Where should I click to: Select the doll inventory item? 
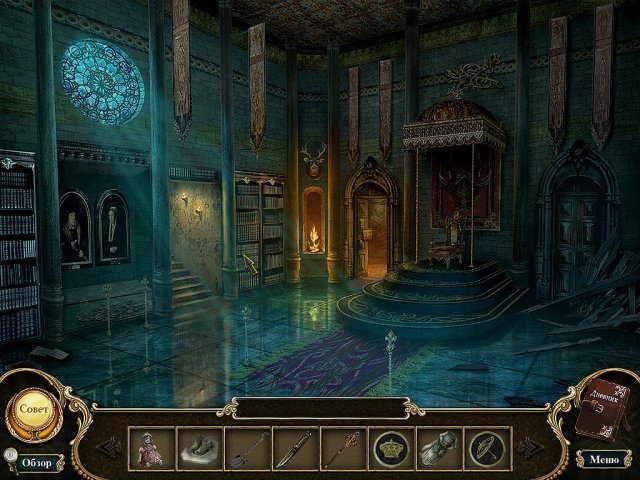tap(151, 447)
